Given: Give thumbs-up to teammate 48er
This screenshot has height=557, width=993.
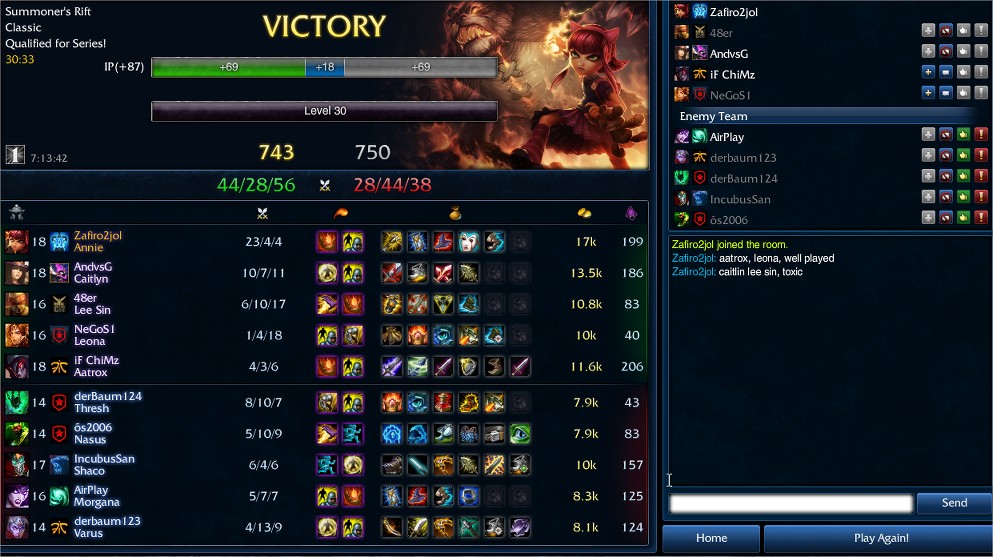Looking at the screenshot, I should click(x=964, y=32).
